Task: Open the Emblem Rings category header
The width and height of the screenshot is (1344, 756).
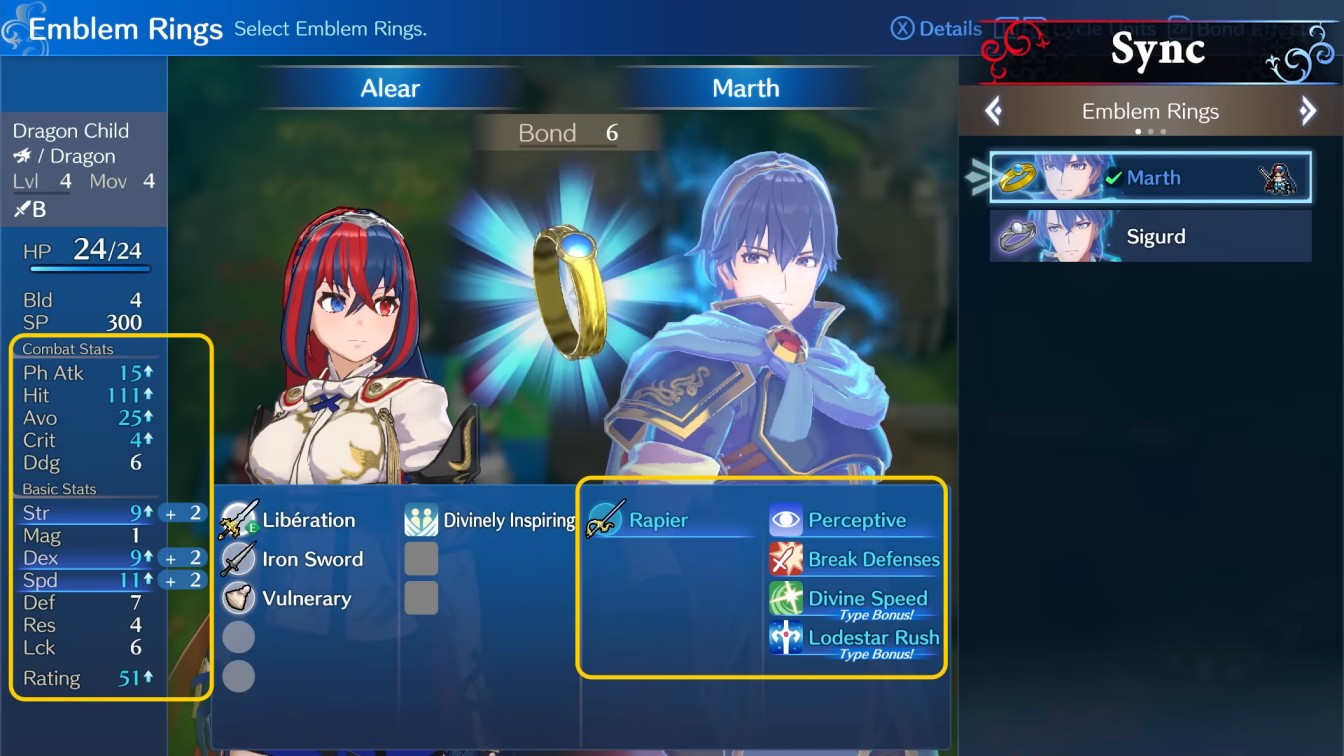Action: 1150,110
